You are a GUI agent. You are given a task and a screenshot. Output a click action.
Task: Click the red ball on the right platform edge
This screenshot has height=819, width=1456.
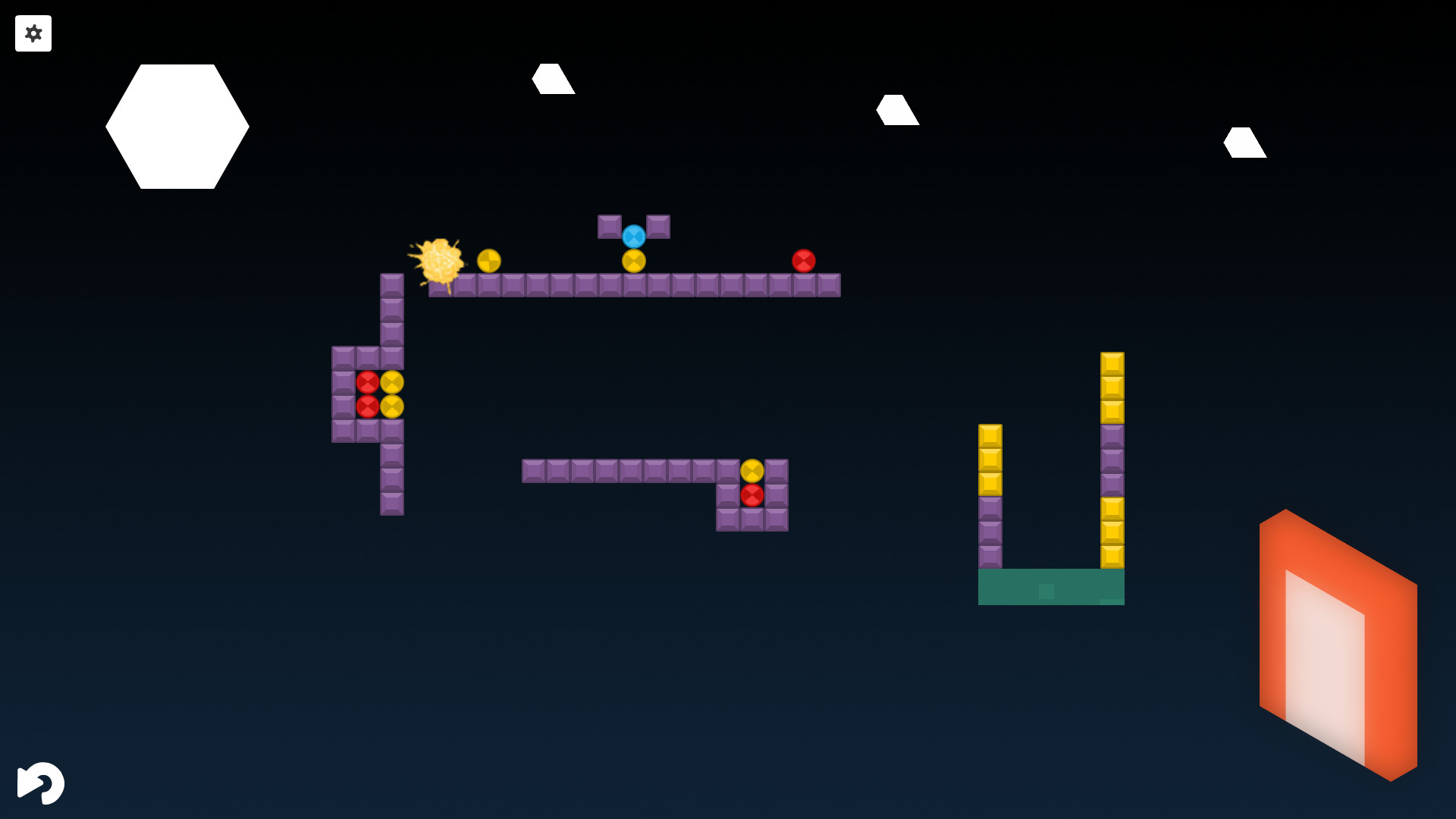click(x=805, y=260)
